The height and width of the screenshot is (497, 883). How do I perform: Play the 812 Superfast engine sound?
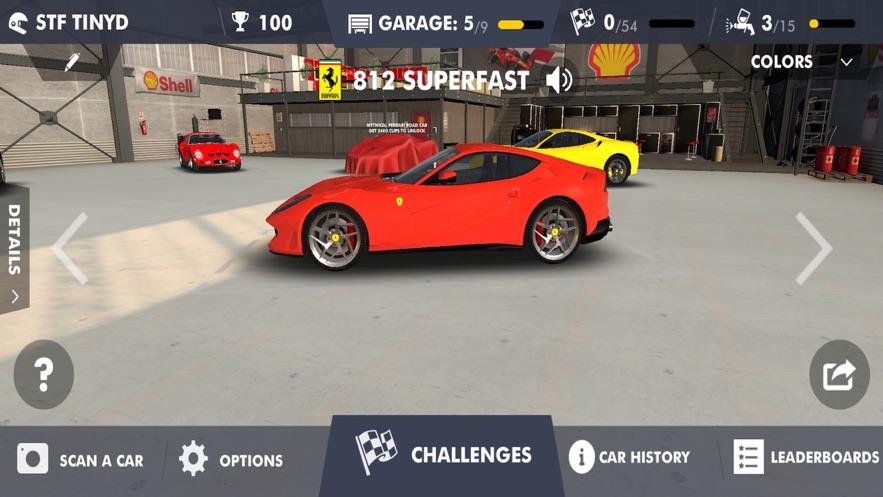point(560,80)
